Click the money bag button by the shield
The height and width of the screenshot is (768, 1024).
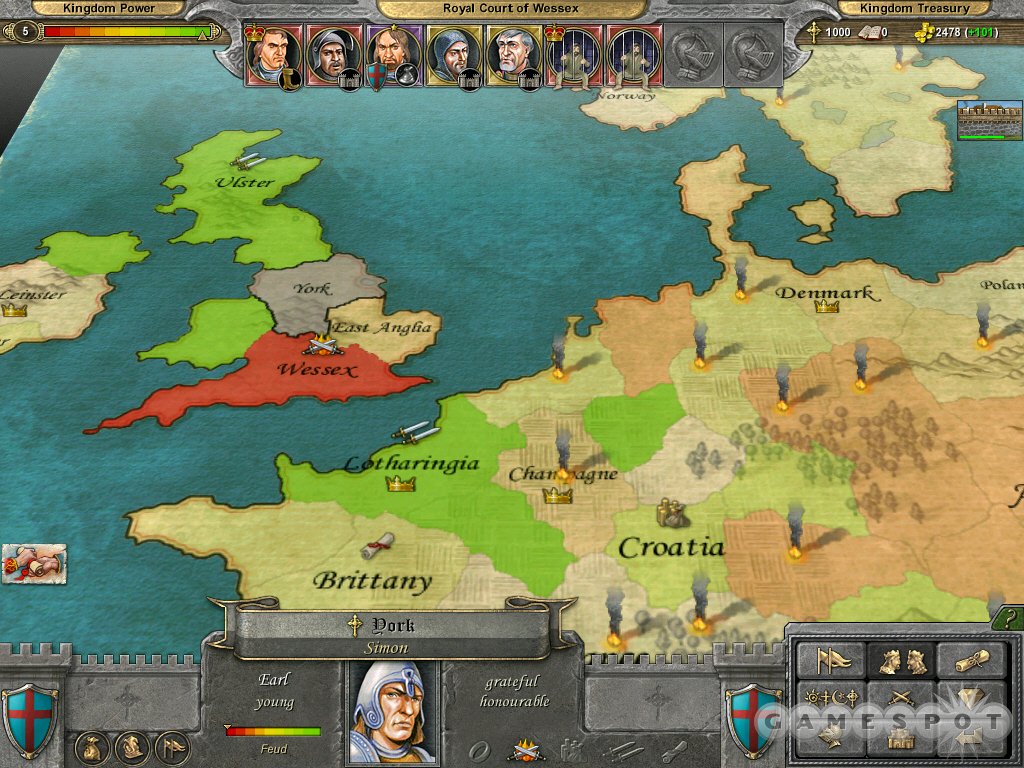92,748
